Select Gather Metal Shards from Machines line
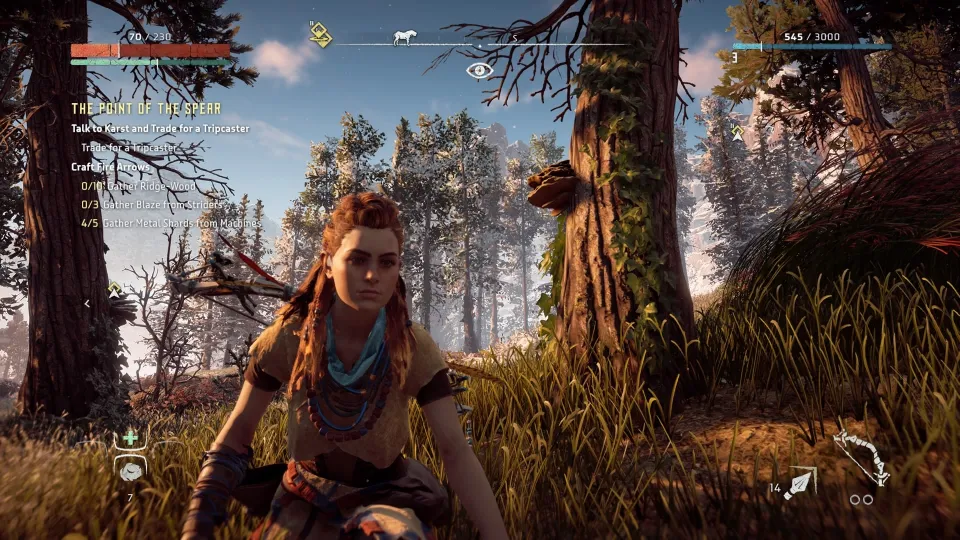This screenshot has width=960, height=540. point(170,224)
